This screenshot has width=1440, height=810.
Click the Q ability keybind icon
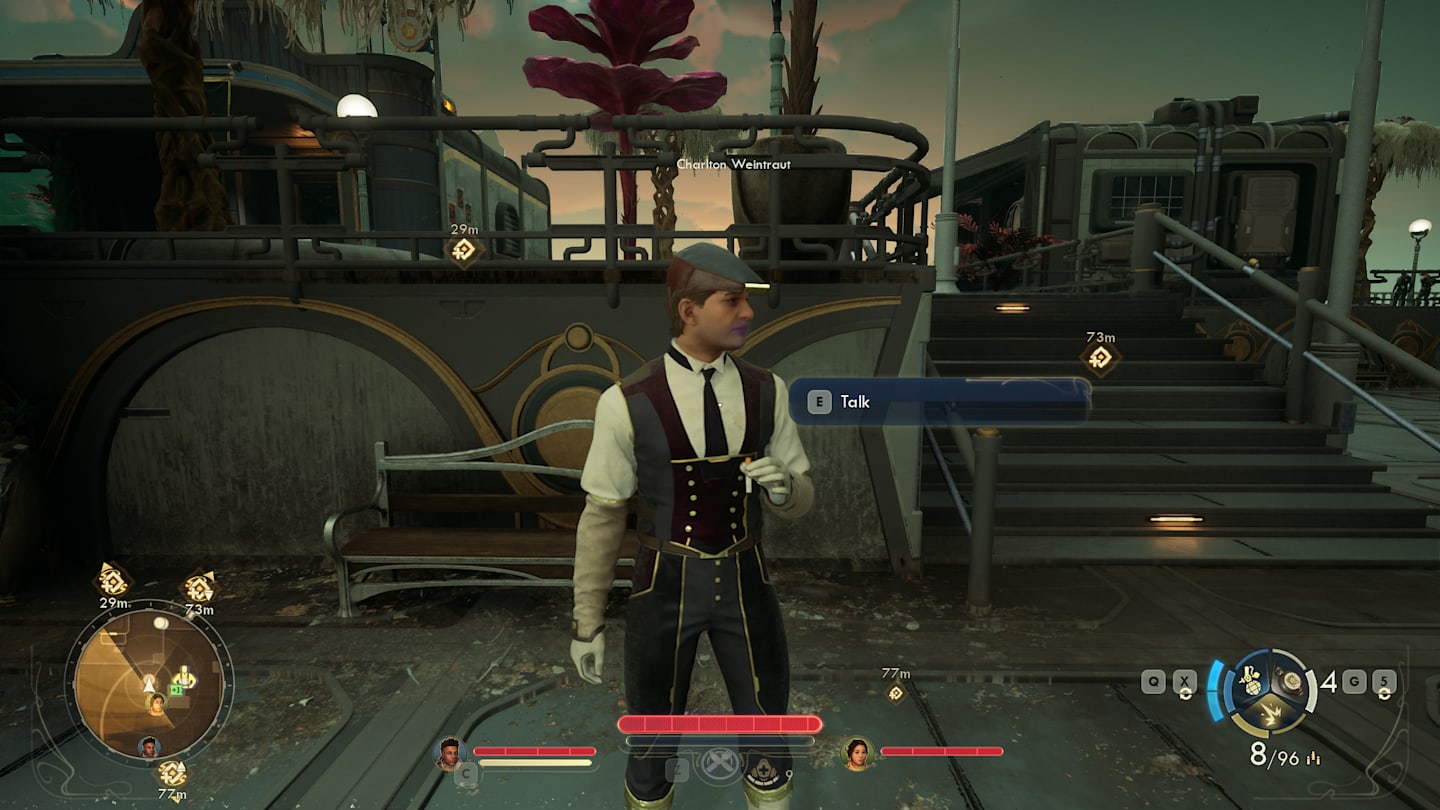(x=1154, y=681)
